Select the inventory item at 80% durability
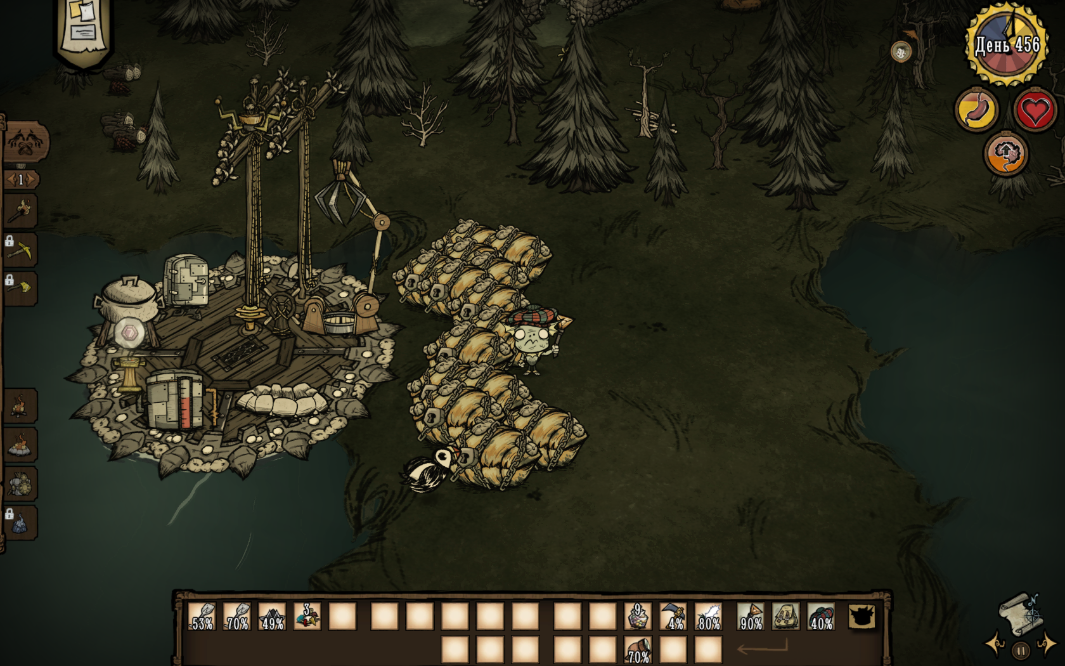 (708, 616)
